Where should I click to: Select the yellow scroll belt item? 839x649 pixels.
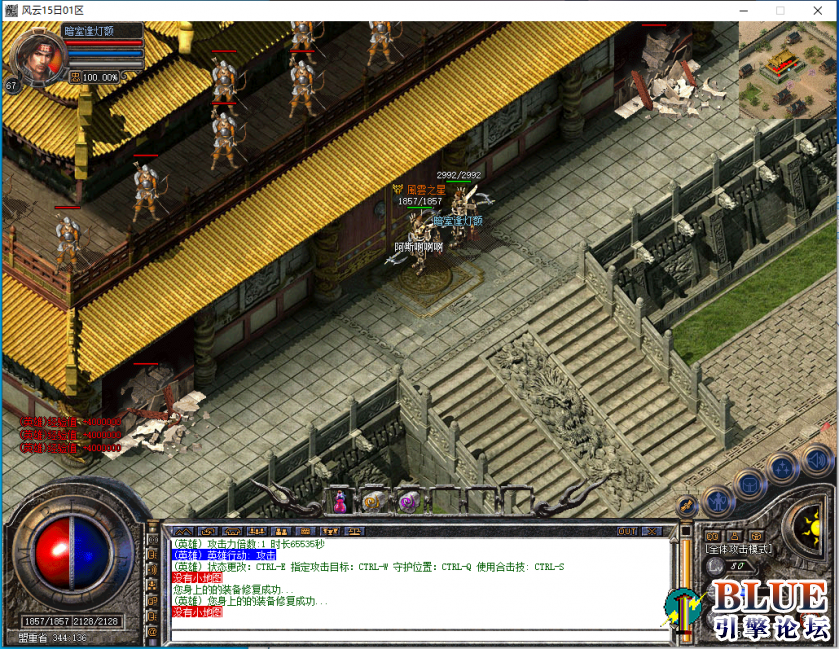click(372, 501)
